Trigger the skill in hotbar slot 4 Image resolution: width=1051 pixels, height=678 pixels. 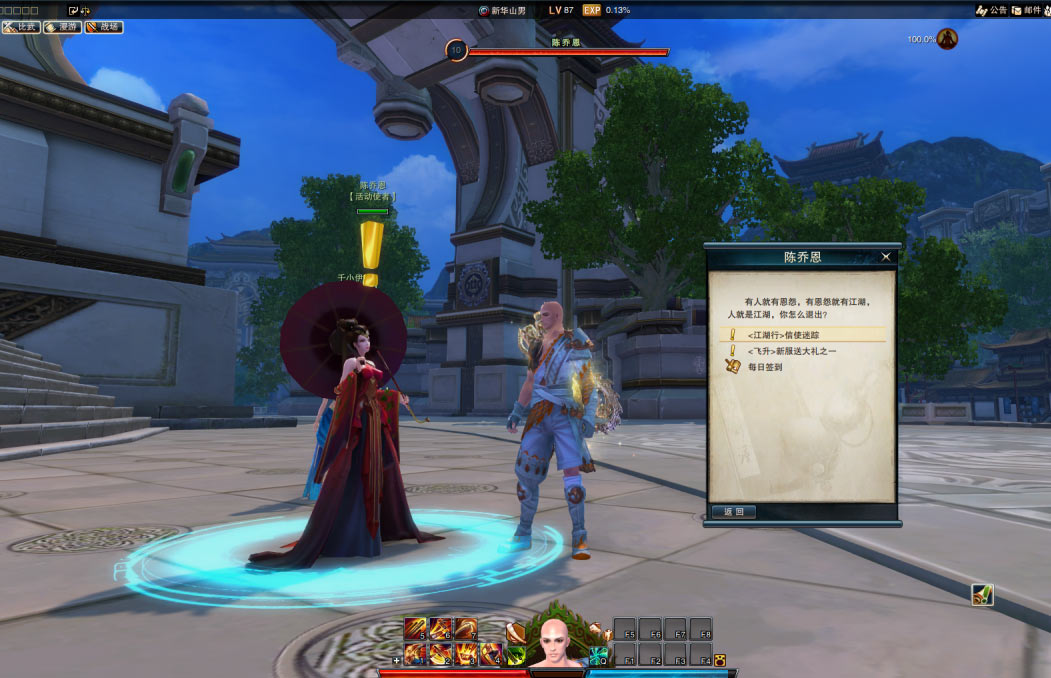pyautogui.click(x=490, y=655)
